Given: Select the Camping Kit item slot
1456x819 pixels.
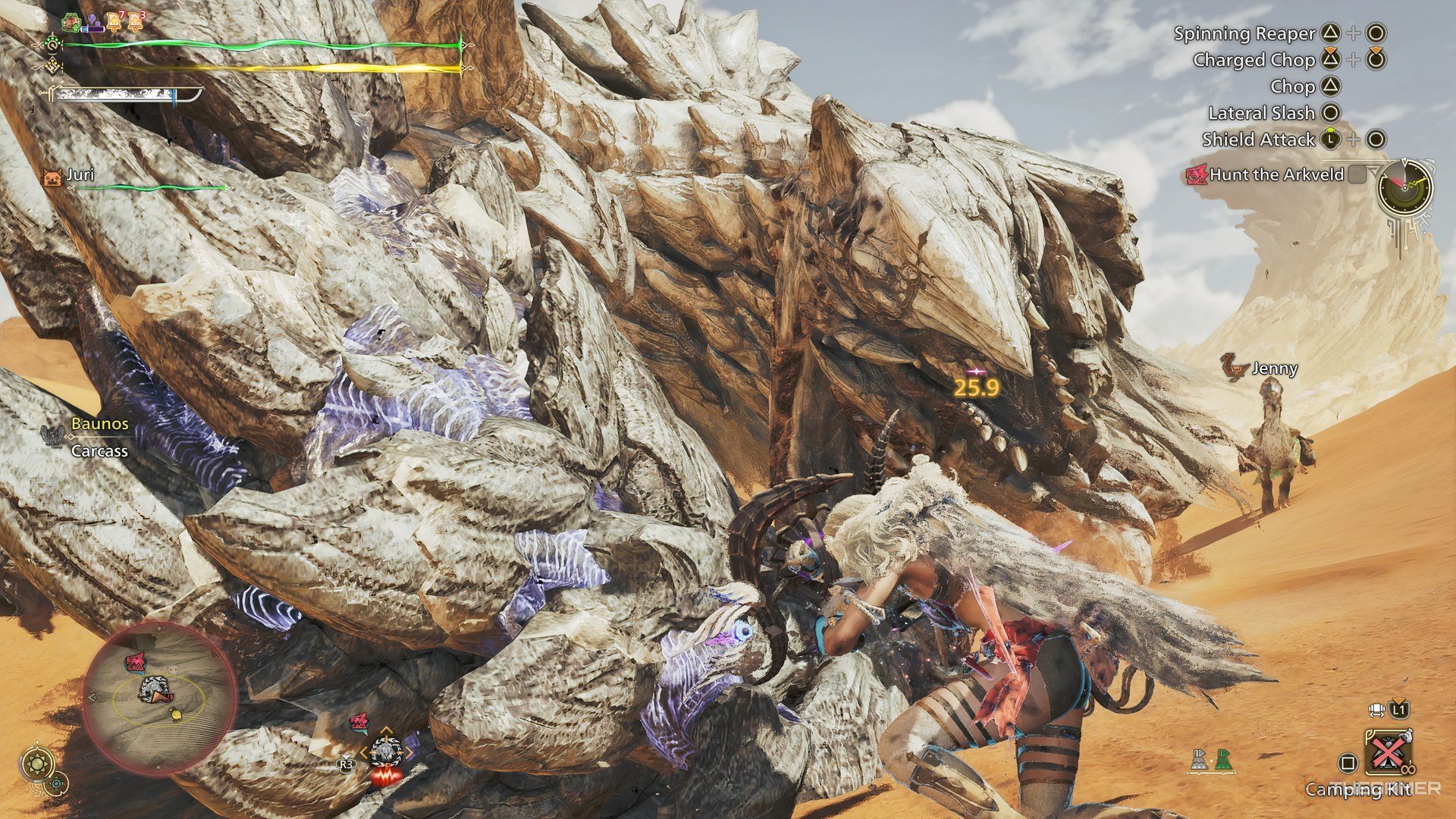Looking at the screenshot, I should (x=1388, y=758).
